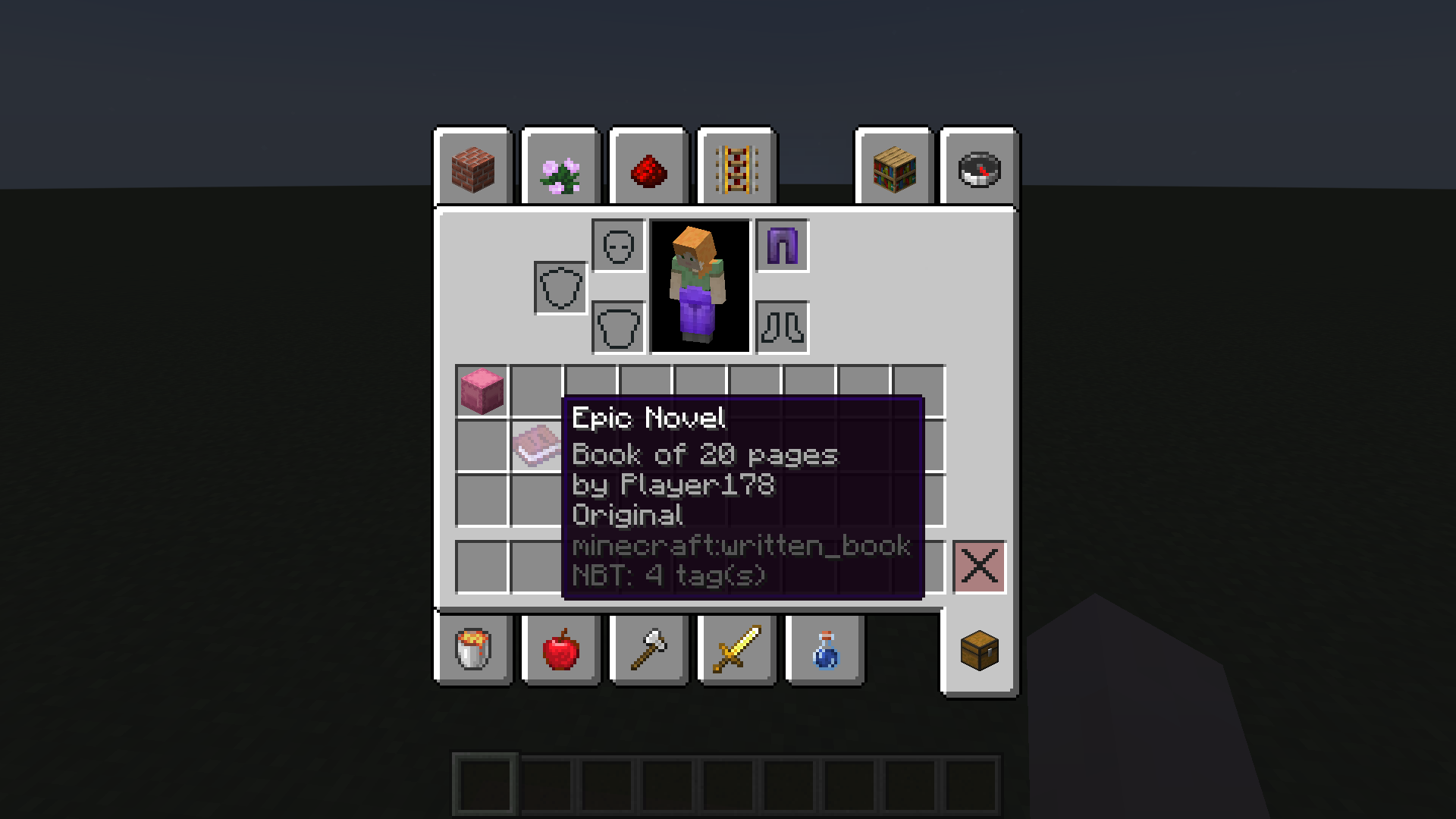Select the blue potion bottle
1456x819 pixels.
click(823, 651)
